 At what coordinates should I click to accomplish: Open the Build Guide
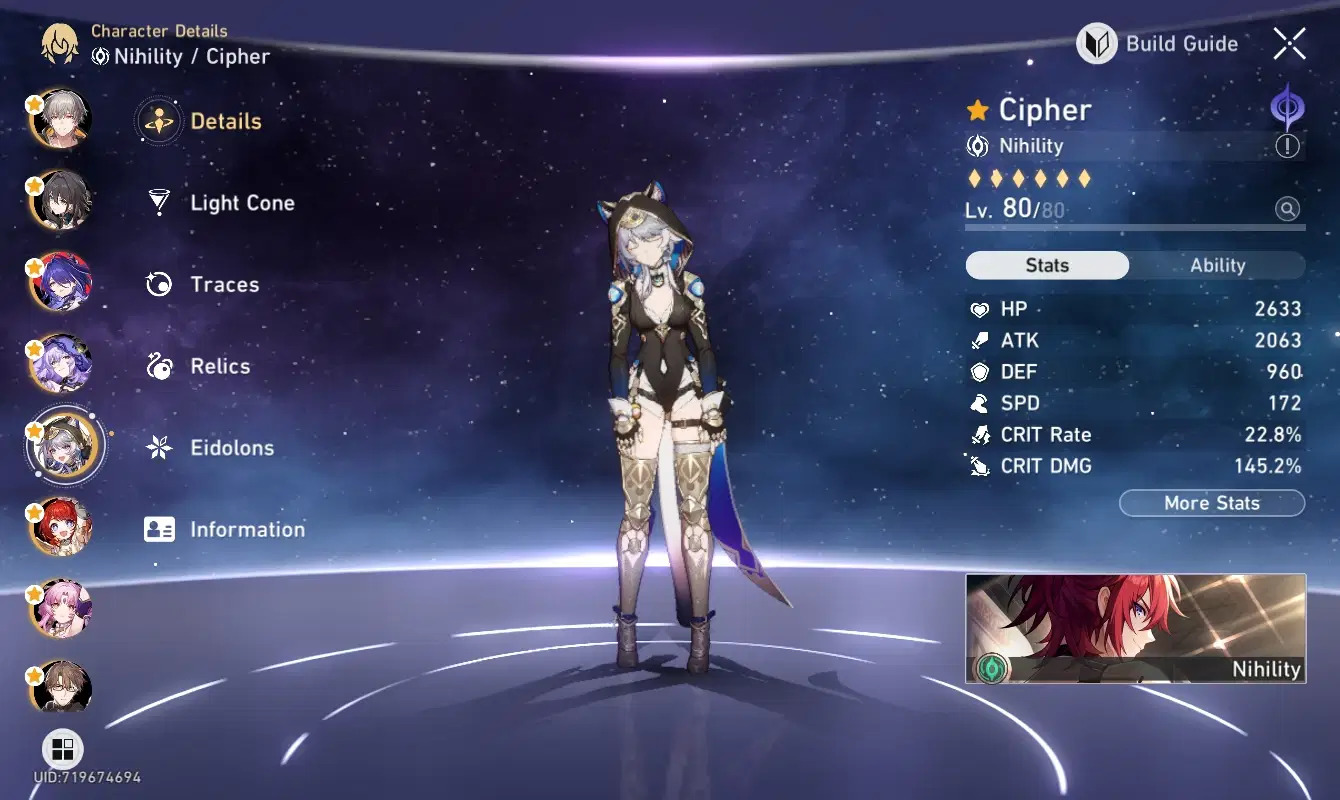[1157, 44]
